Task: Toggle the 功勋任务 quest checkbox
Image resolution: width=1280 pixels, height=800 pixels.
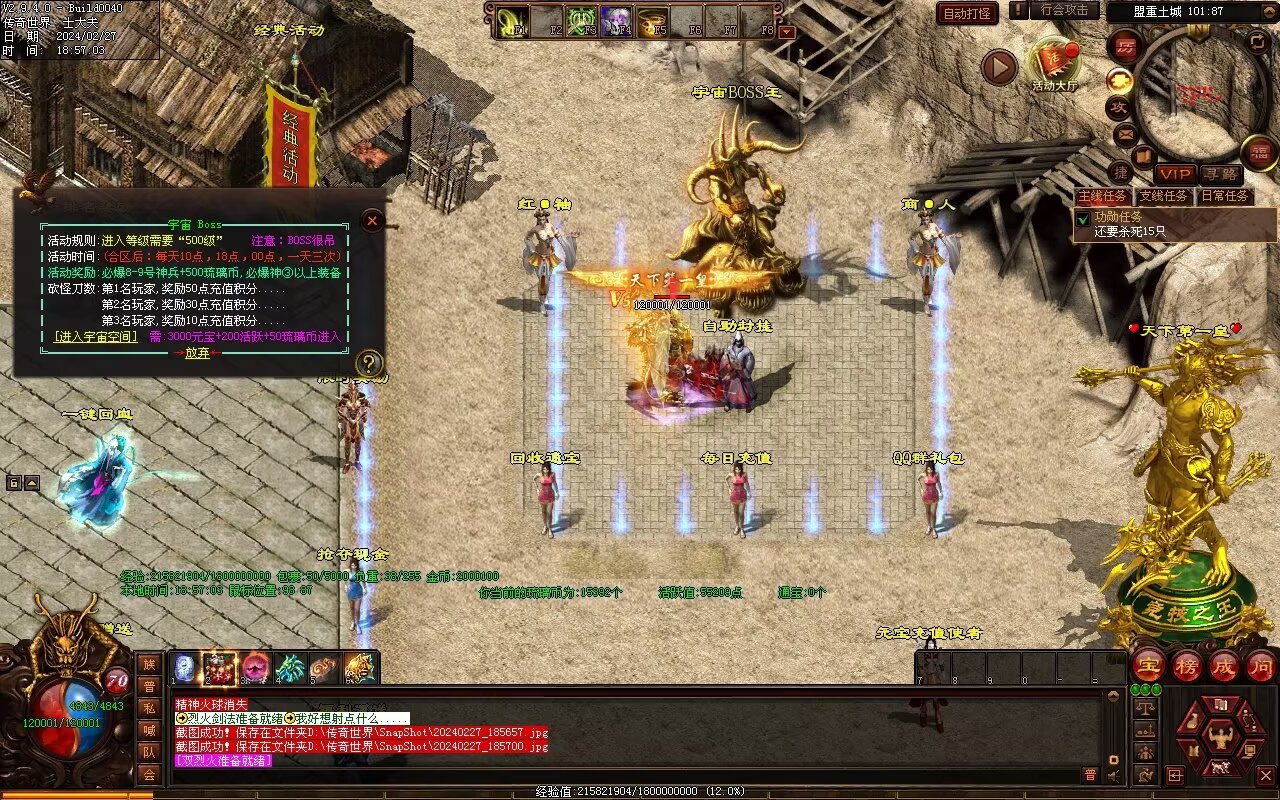Action: point(1082,217)
